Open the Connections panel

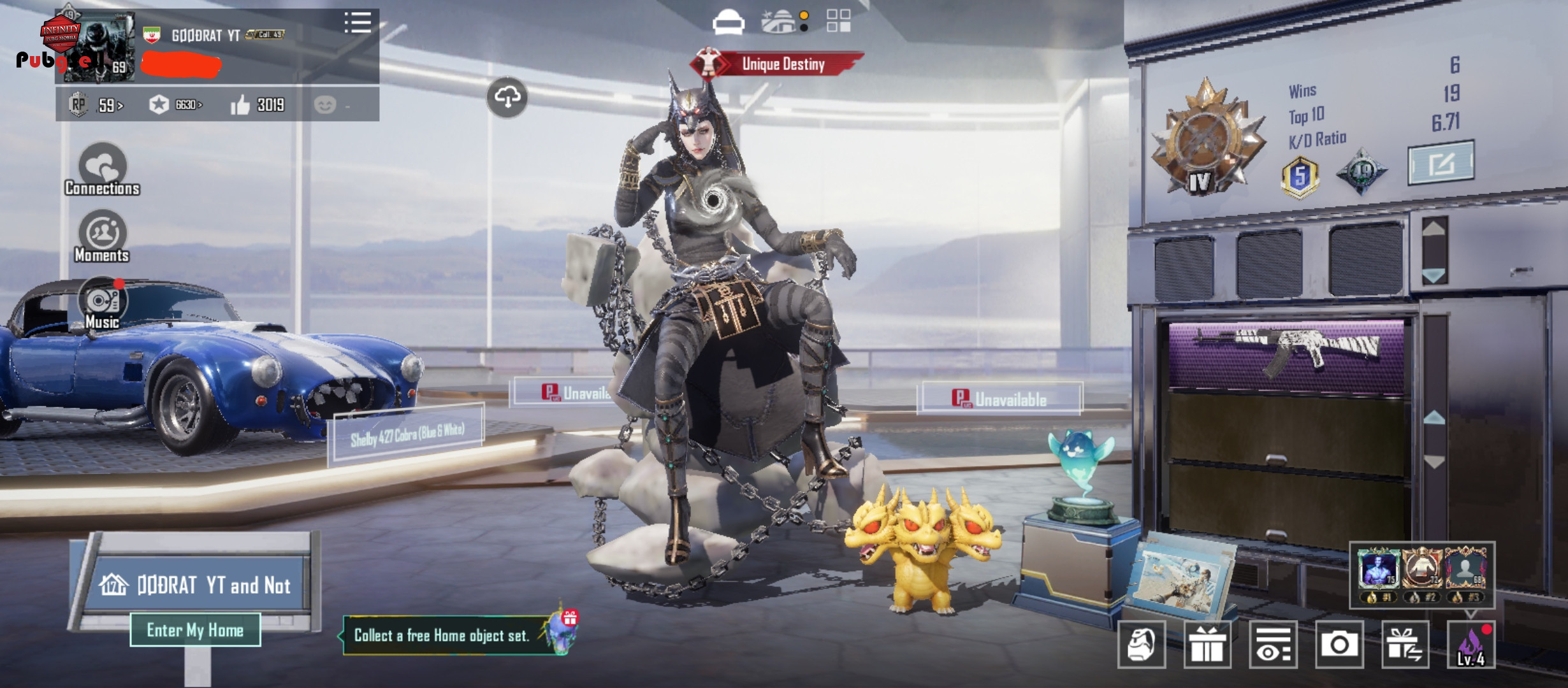102,169
